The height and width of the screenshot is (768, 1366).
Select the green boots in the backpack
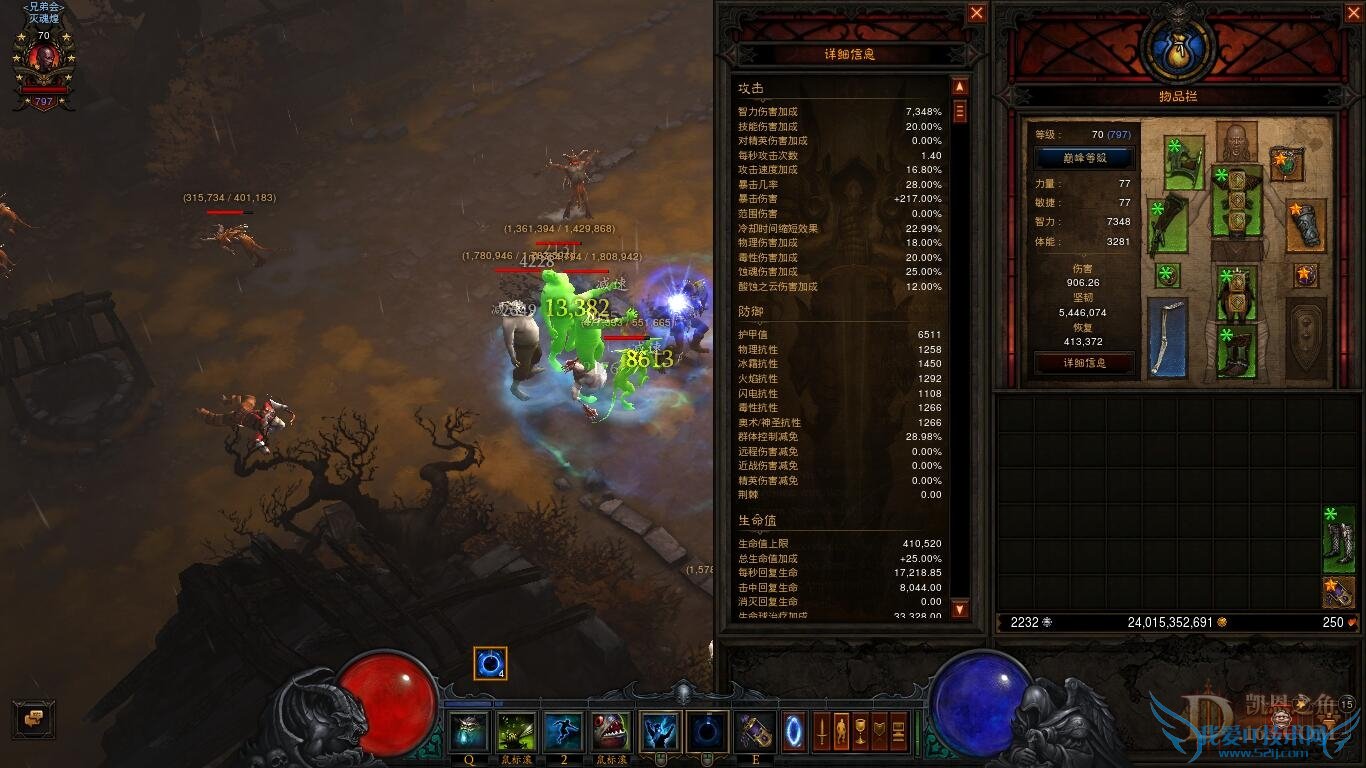point(1338,540)
